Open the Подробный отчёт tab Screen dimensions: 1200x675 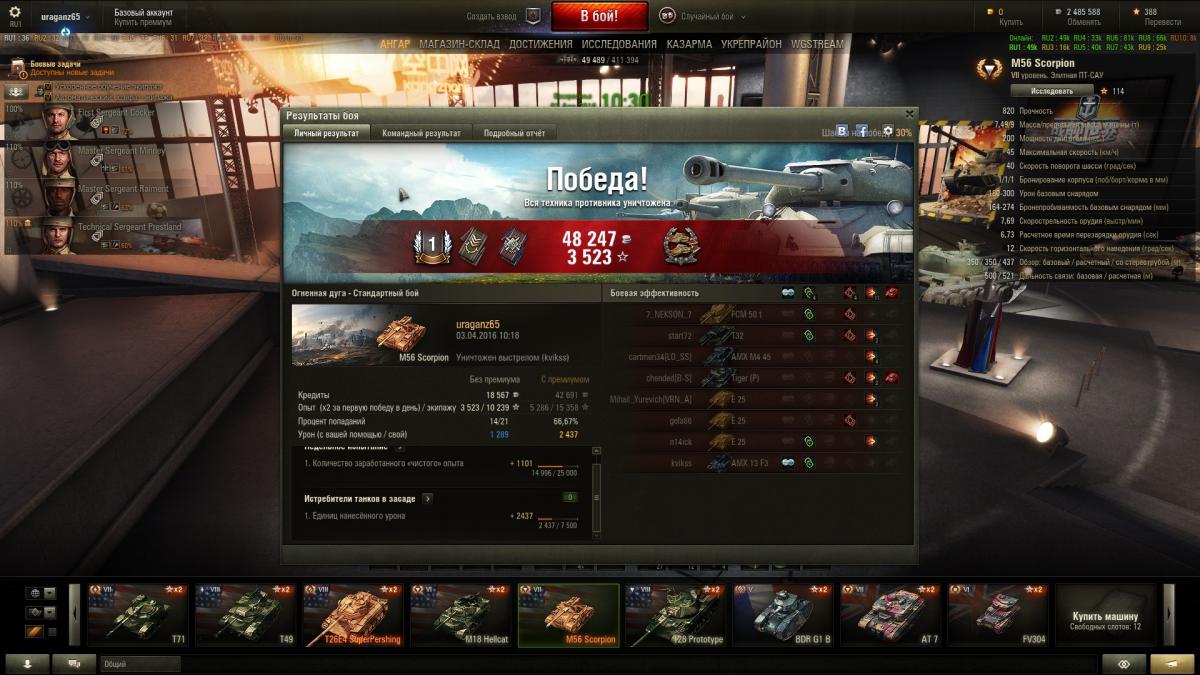513,133
